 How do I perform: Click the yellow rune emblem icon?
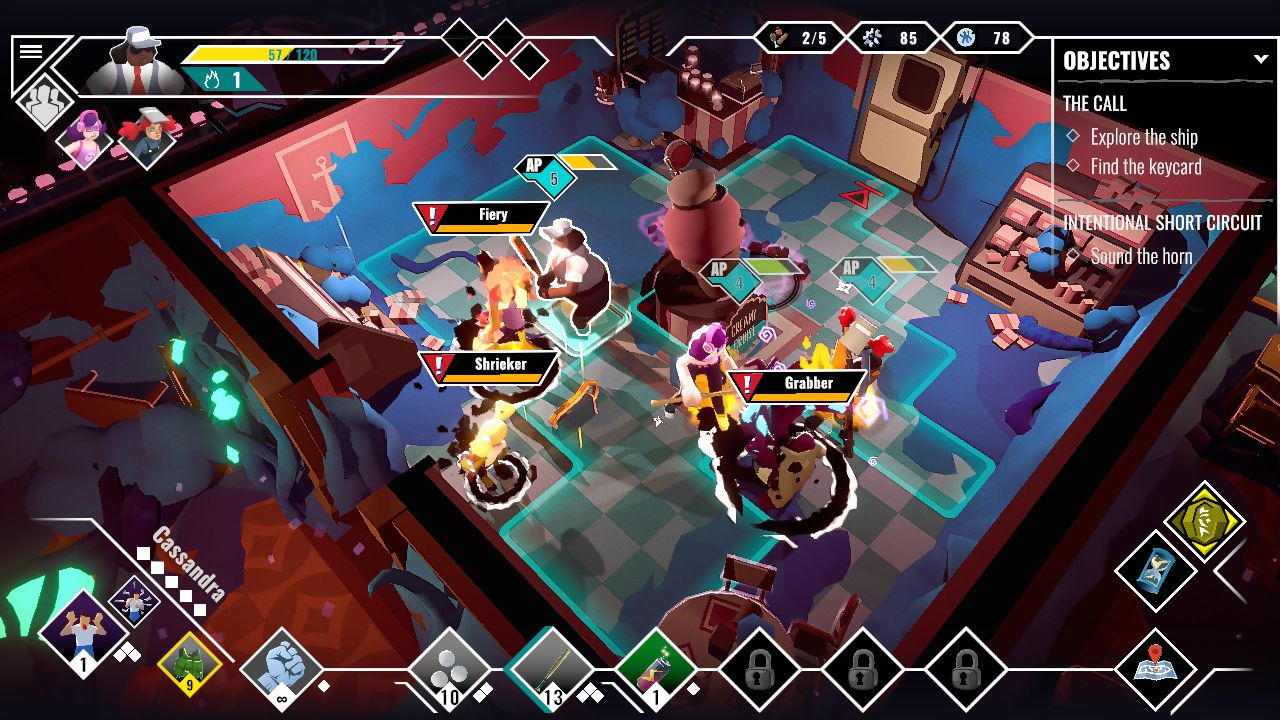tap(1207, 523)
